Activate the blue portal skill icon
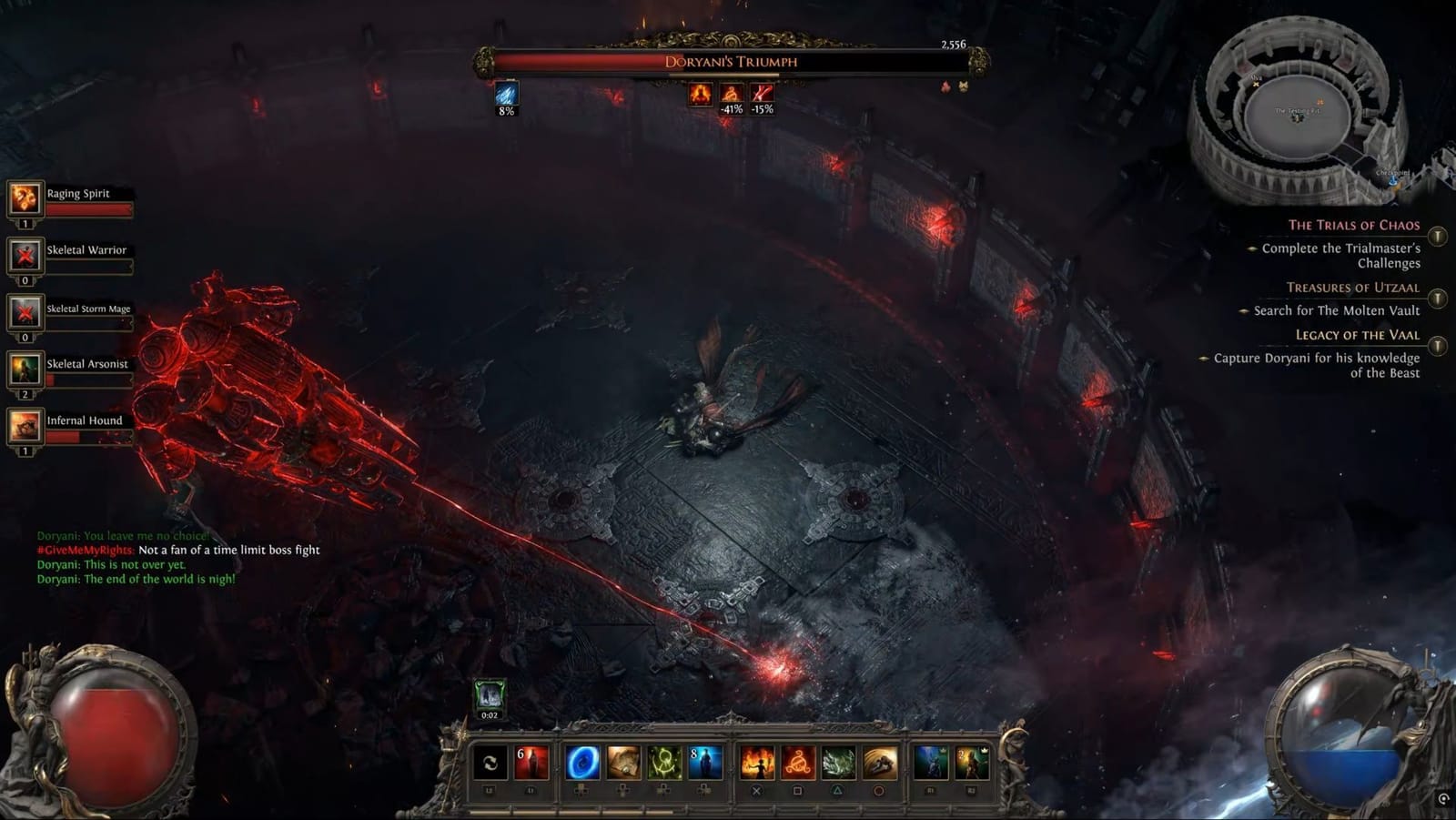The width and height of the screenshot is (1456, 820). click(x=582, y=763)
